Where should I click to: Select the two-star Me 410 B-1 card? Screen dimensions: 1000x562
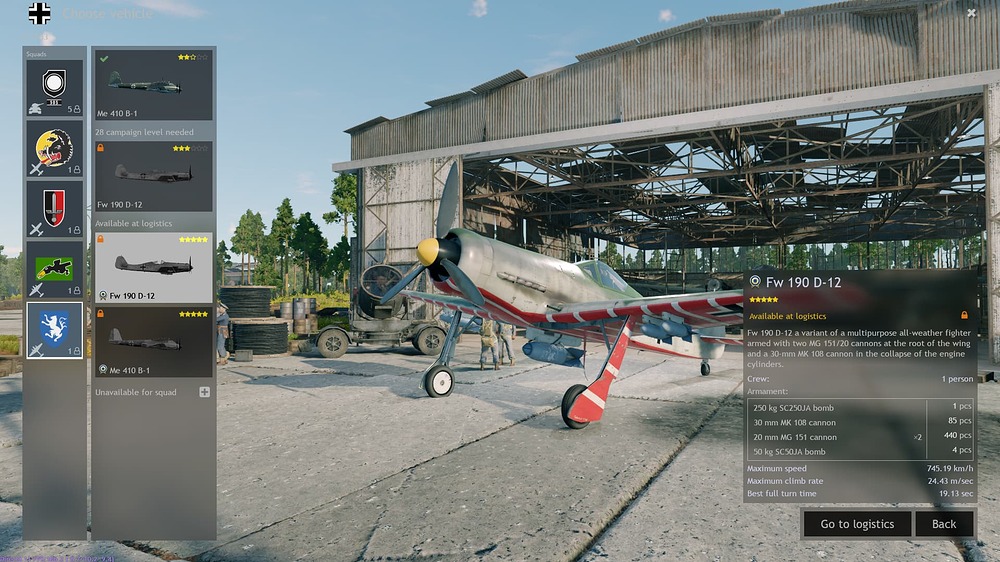[153, 85]
